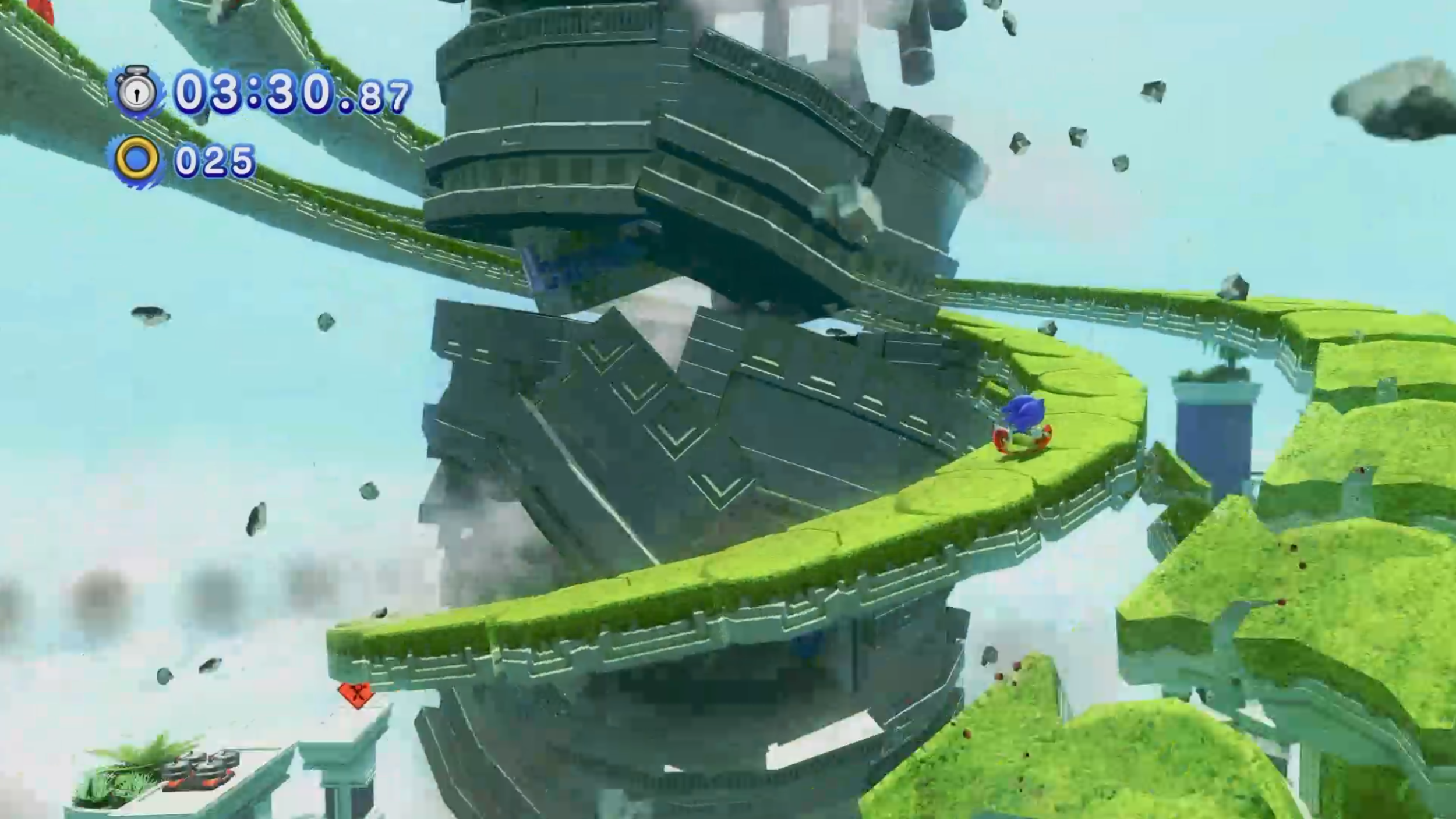Click the stopwatch timer icon

[x=137, y=91]
